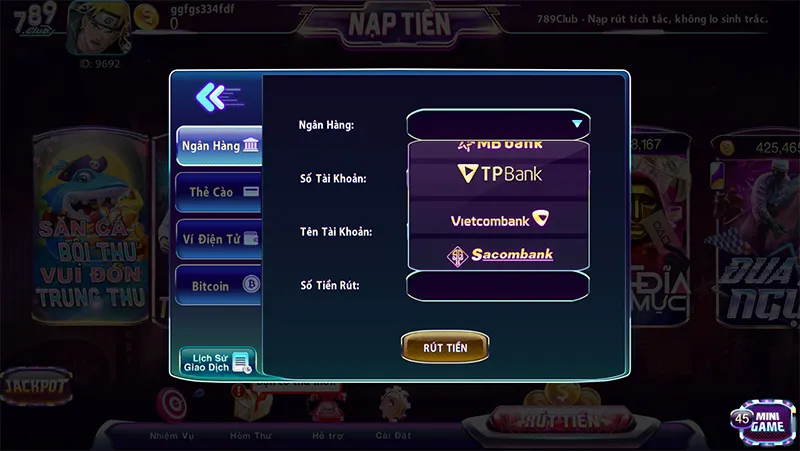Select the Bitcoin tab
800x451 pixels.
[x=218, y=286]
